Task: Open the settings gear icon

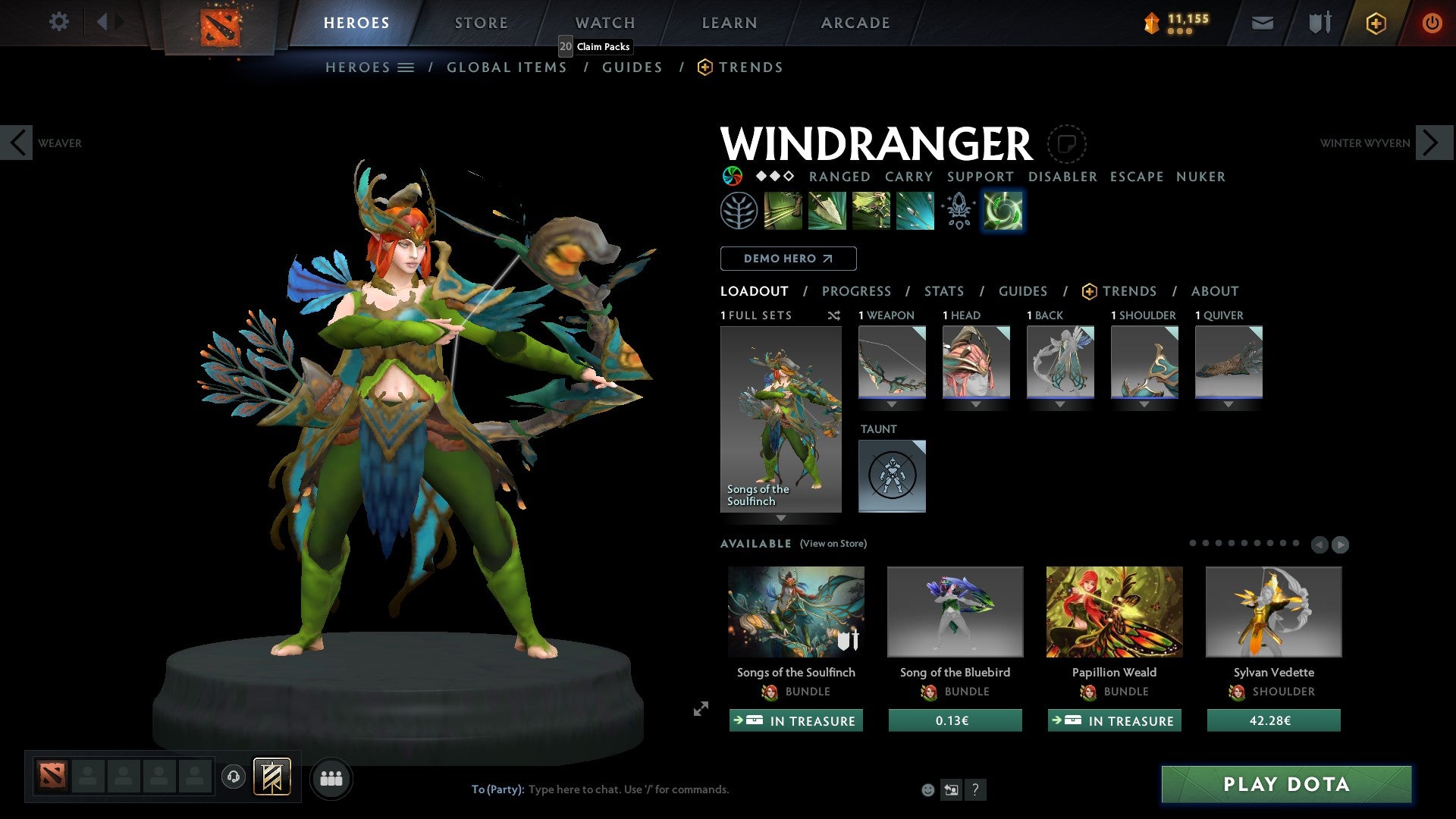Action: [x=58, y=22]
